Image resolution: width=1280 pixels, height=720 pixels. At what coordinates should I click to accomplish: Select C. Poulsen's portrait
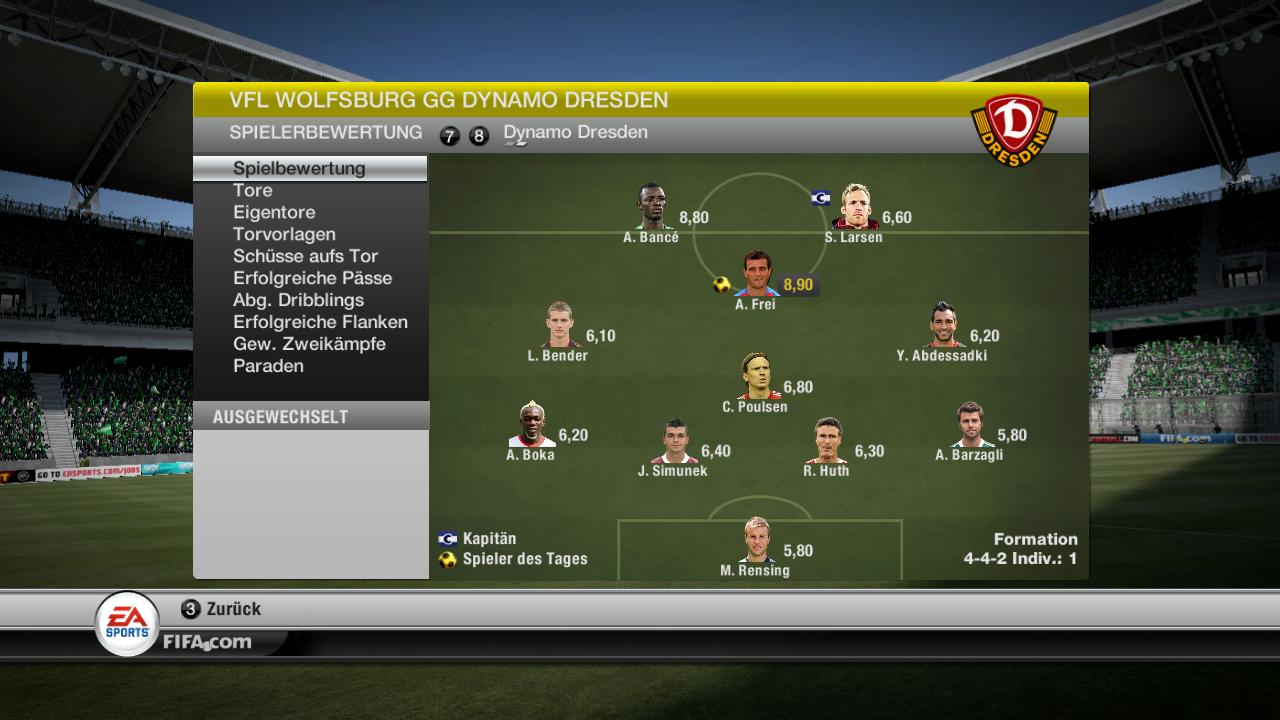(757, 376)
